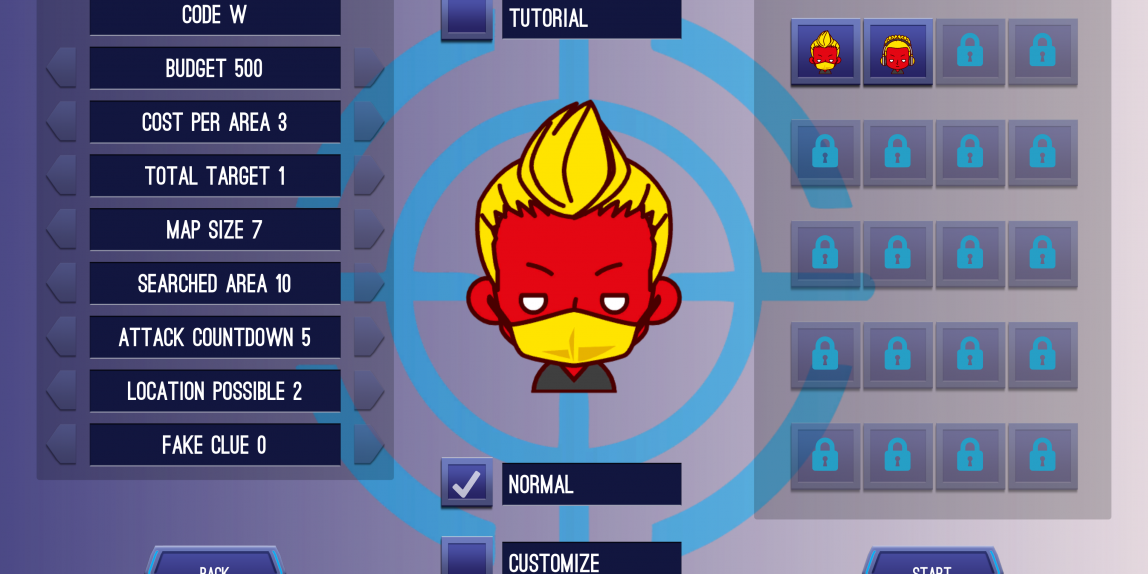The height and width of the screenshot is (574, 1148).
Task: Increase the Budget value
Action: tap(368, 68)
